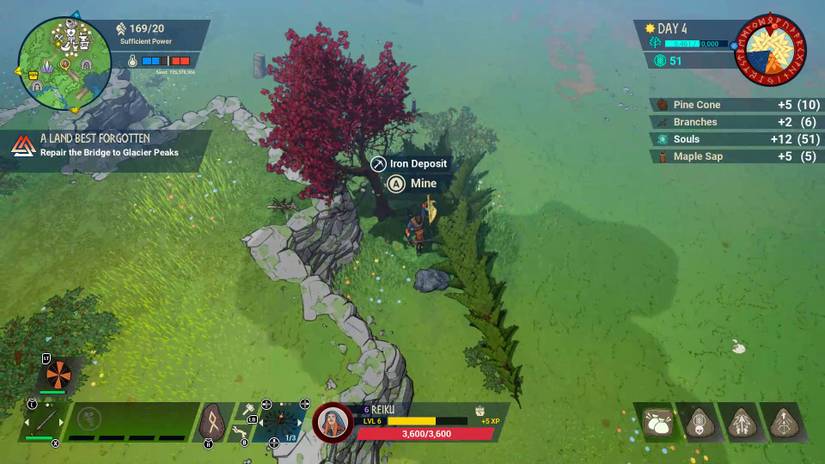Click the Pine Cone pickup entry

tap(734, 105)
